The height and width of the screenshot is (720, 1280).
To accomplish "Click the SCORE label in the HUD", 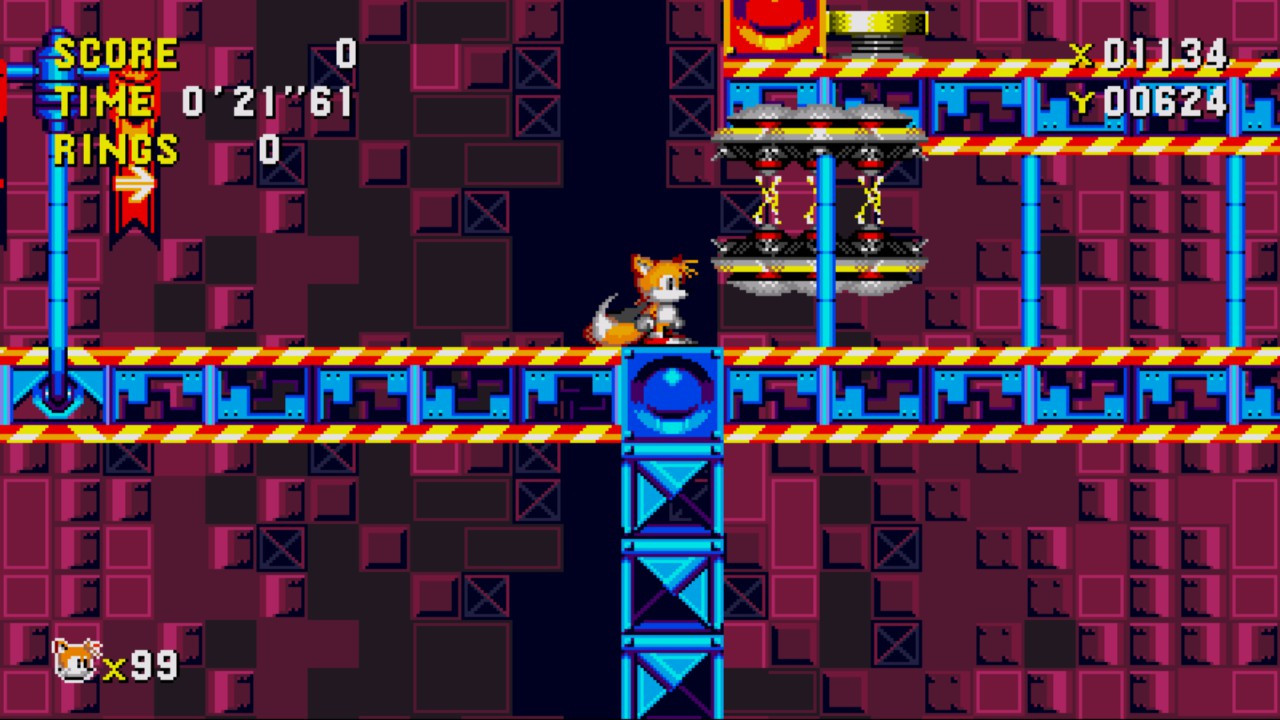I will click(115, 53).
